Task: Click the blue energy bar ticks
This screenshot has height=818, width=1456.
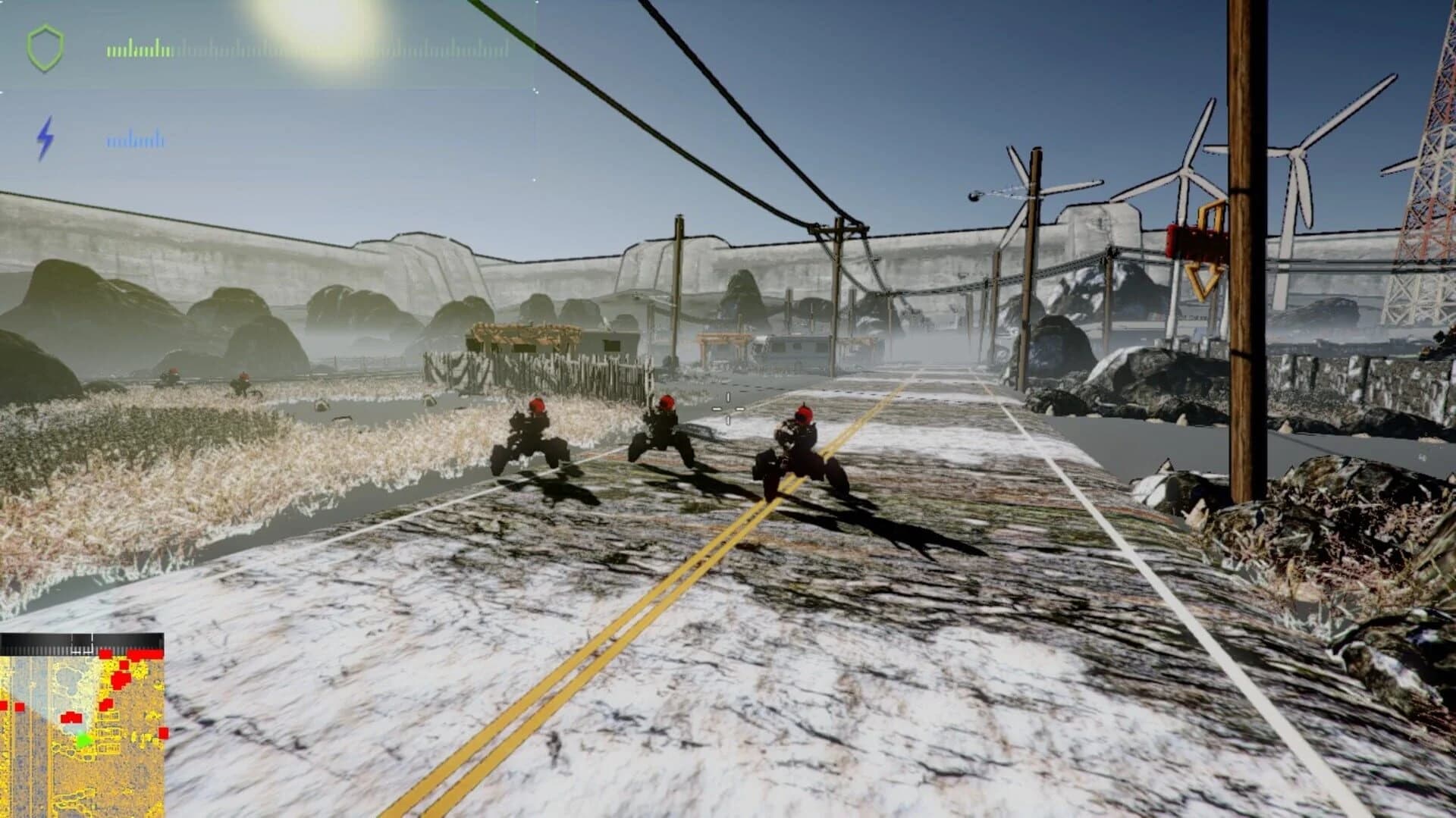Action: (136, 139)
